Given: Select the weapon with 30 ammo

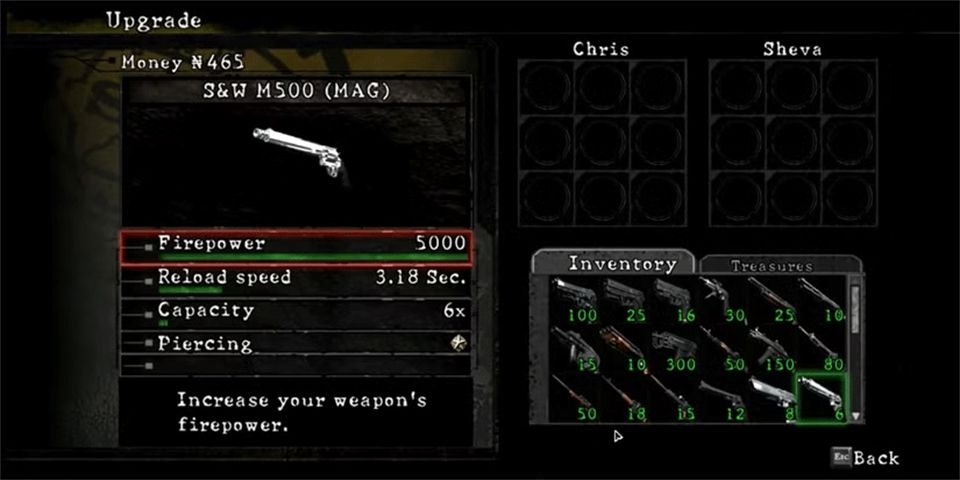Looking at the screenshot, I should pyautogui.click(x=723, y=300).
